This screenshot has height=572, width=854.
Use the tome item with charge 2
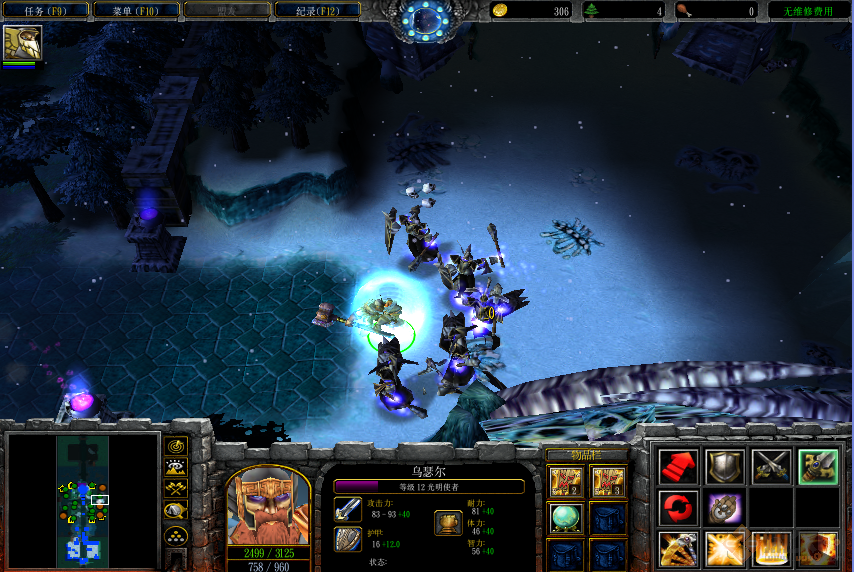pos(566,482)
